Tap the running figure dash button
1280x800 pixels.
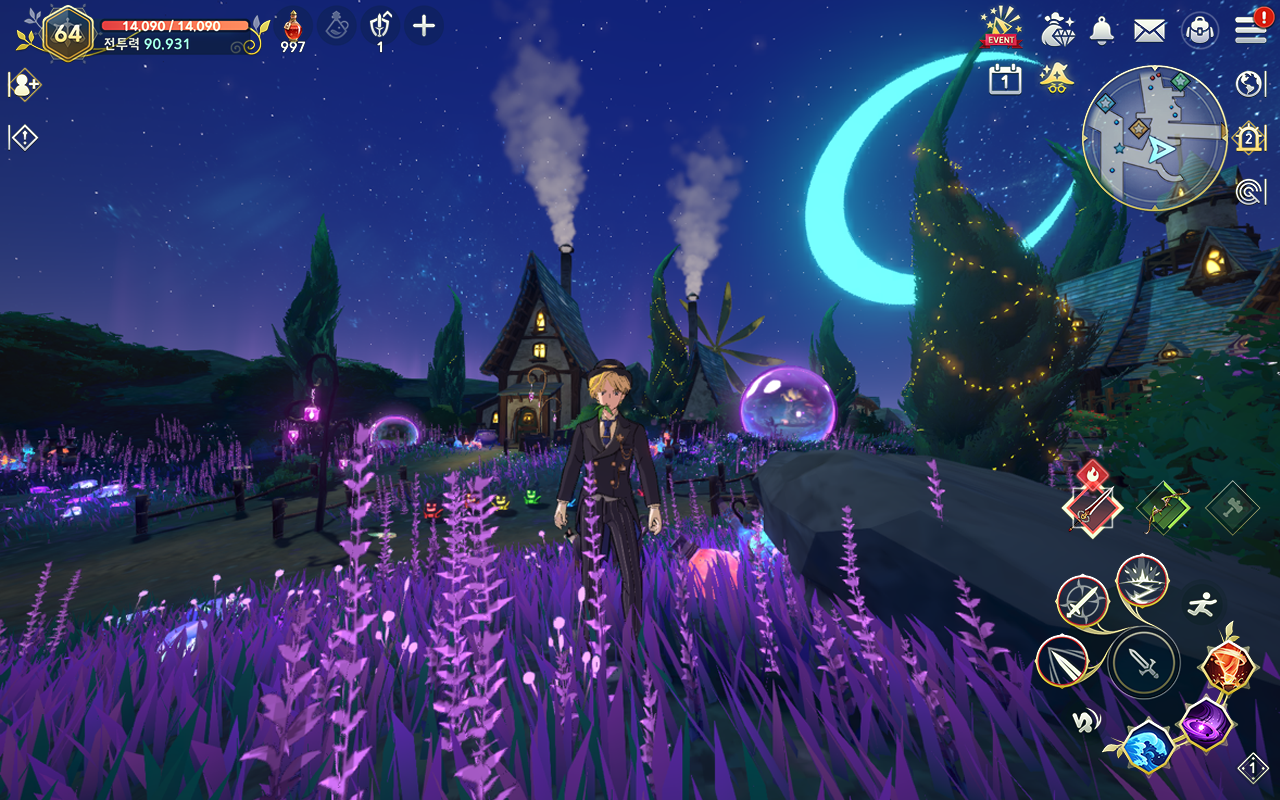coord(1202,603)
